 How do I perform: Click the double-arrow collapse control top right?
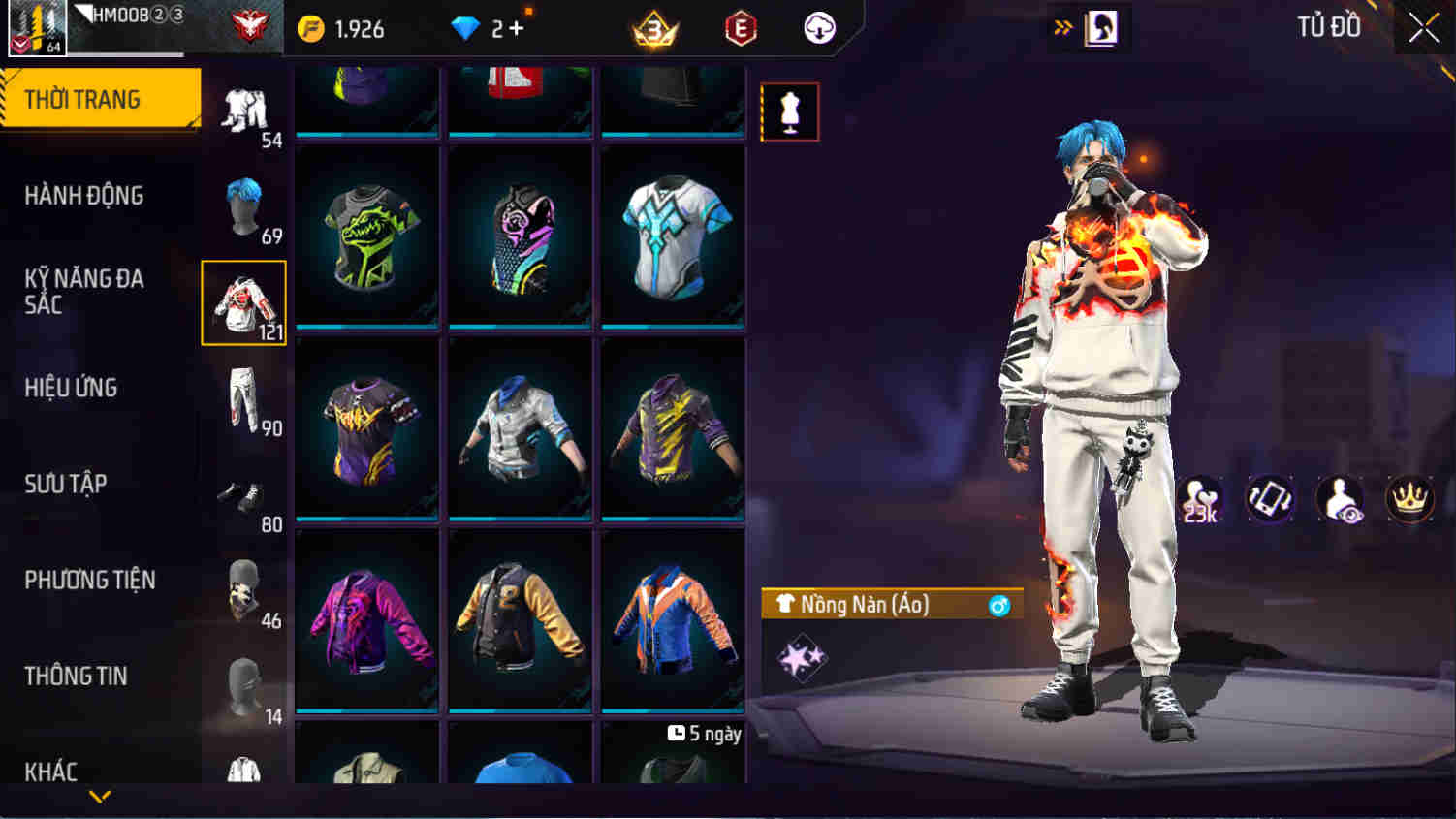(1063, 28)
